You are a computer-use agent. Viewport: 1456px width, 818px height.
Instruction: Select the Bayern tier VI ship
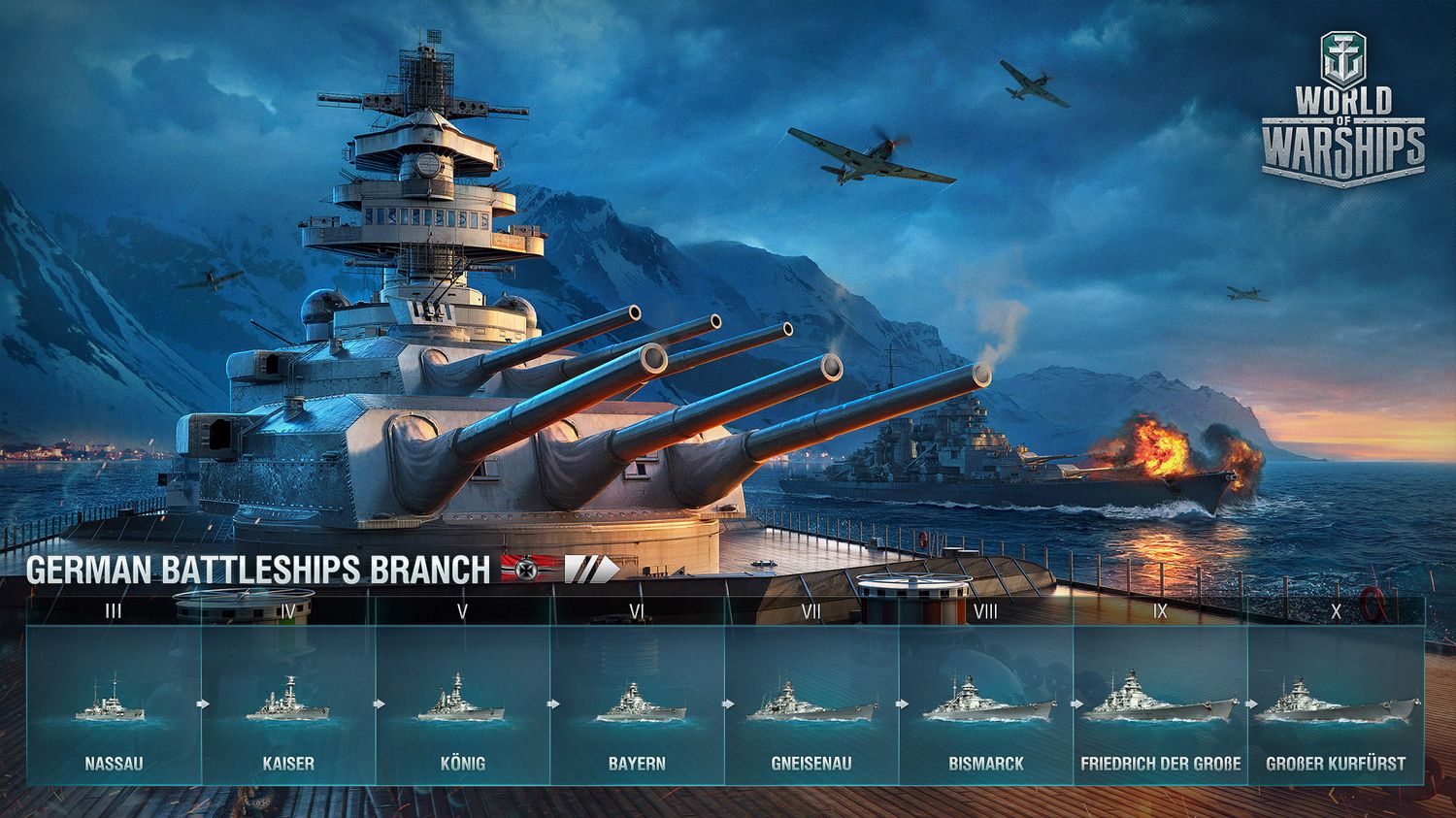[x=637, y=705]
